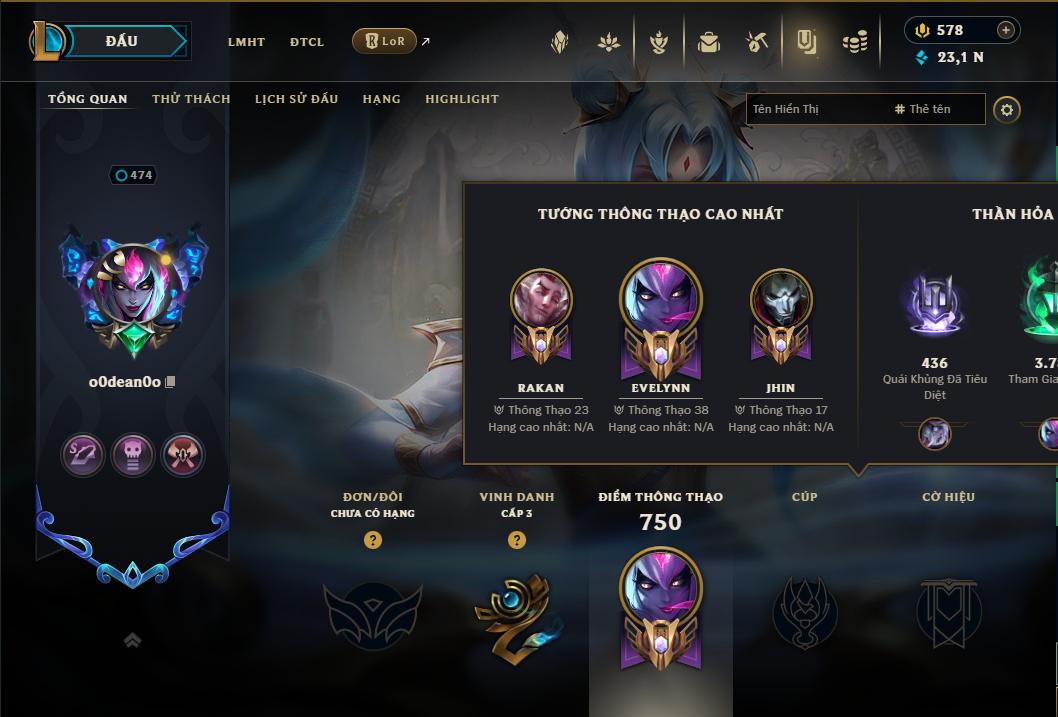Screen dimensions: 1058x717
Task: Click the Tên Hiển Thị search field
Action: click(x=815, y=109)
